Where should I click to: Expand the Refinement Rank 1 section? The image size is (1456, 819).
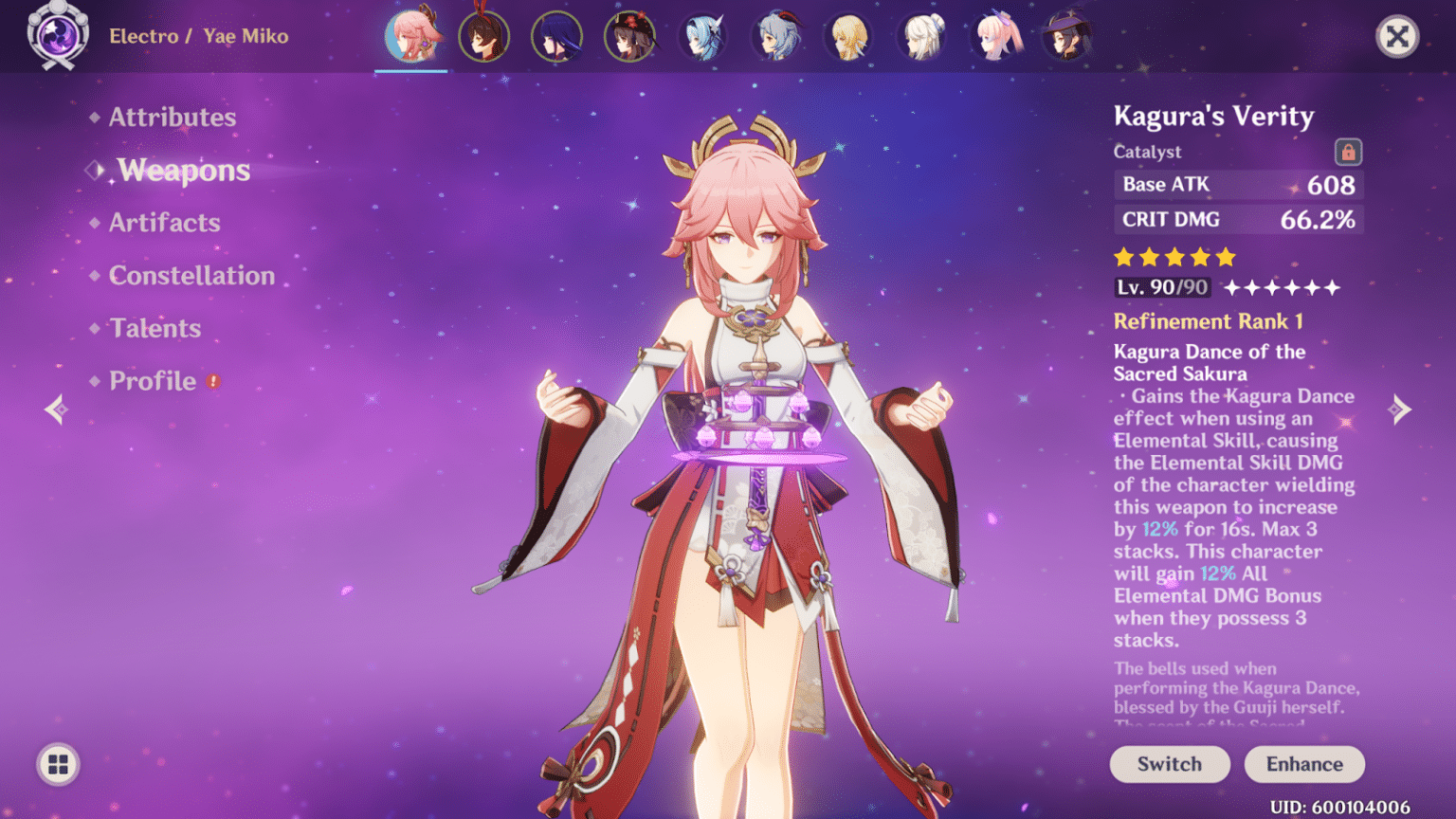(x=1208, y=321)
